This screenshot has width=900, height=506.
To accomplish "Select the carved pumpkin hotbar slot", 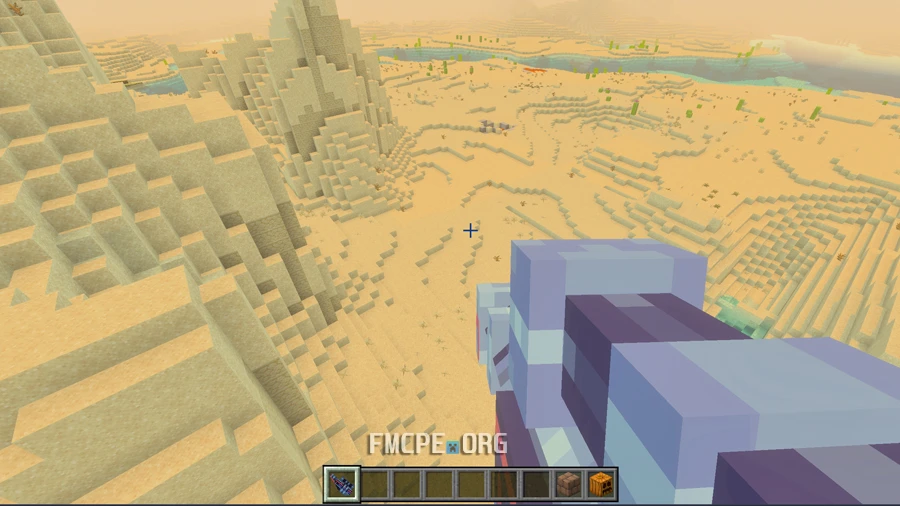I will tap(601, 486).
